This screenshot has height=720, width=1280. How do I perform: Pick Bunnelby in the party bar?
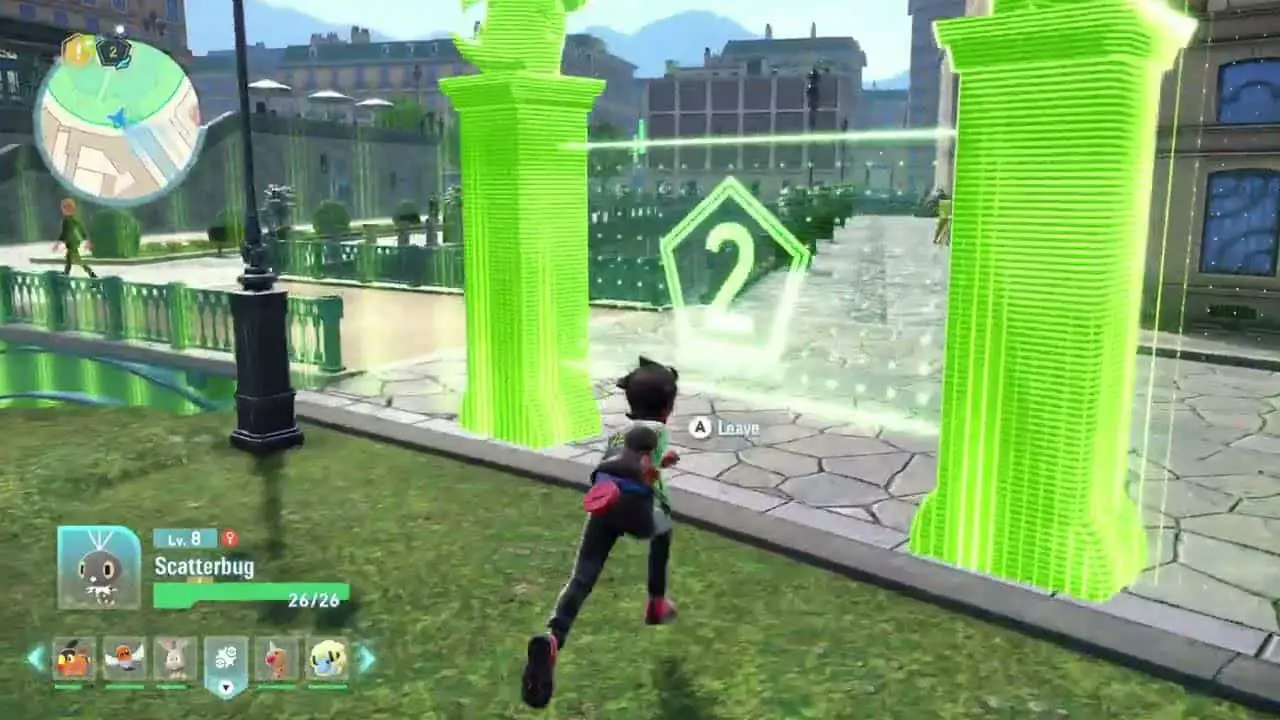pos(175,659)
